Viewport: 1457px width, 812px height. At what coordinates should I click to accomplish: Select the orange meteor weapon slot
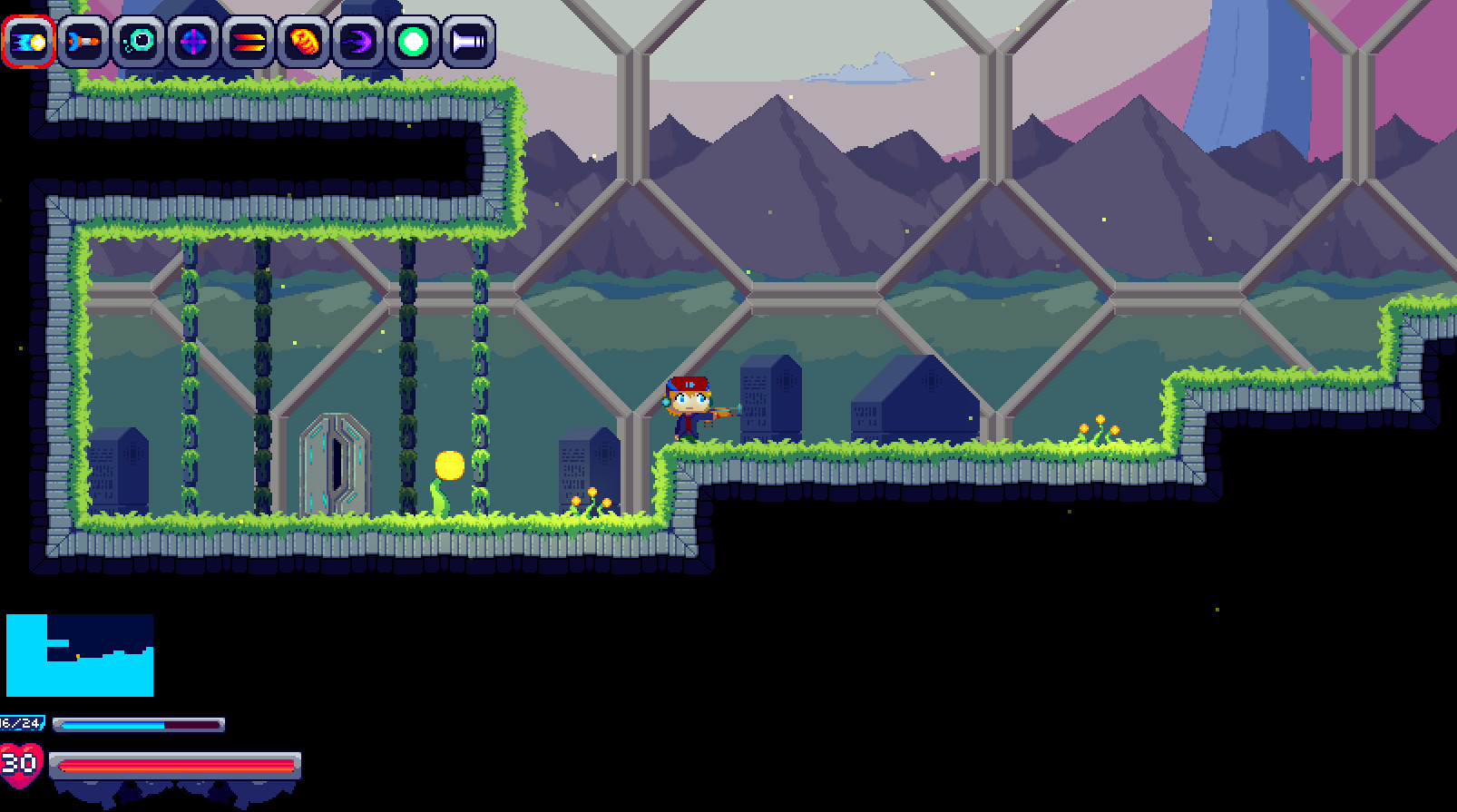pyautogui.click(x=303, y=40)
